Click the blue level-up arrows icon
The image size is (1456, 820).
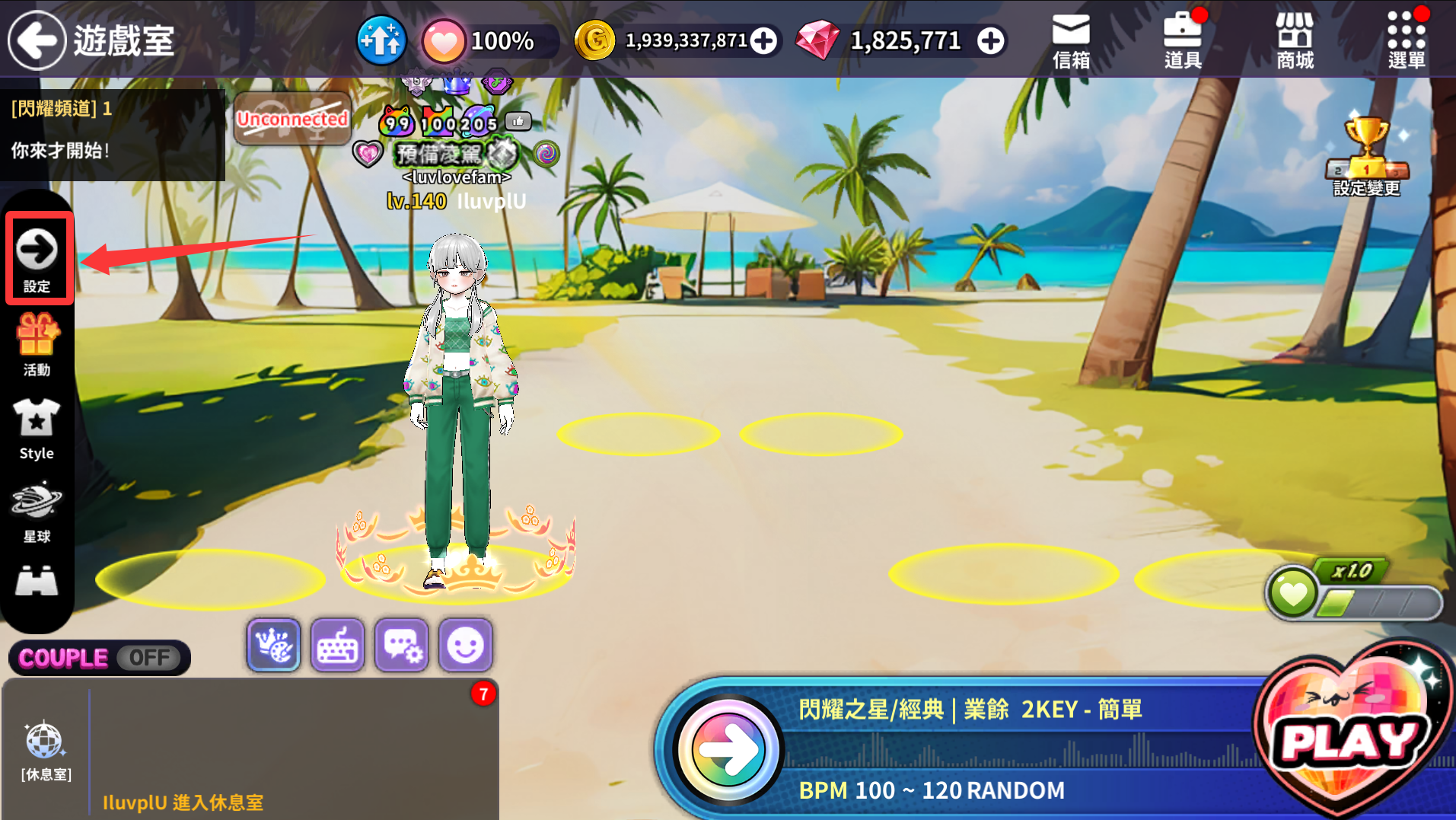(x=381, y=40)
